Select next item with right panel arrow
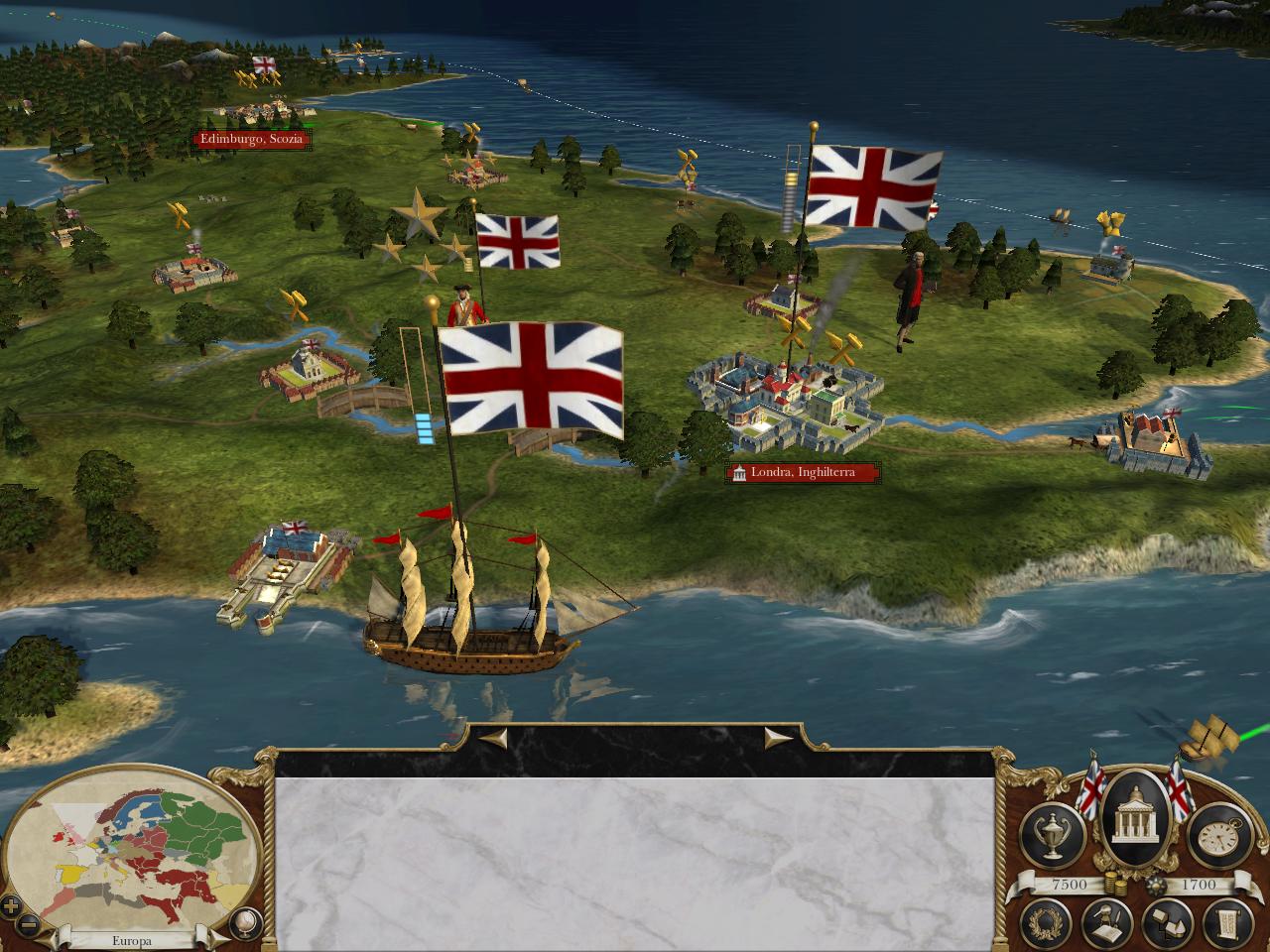 777,737
